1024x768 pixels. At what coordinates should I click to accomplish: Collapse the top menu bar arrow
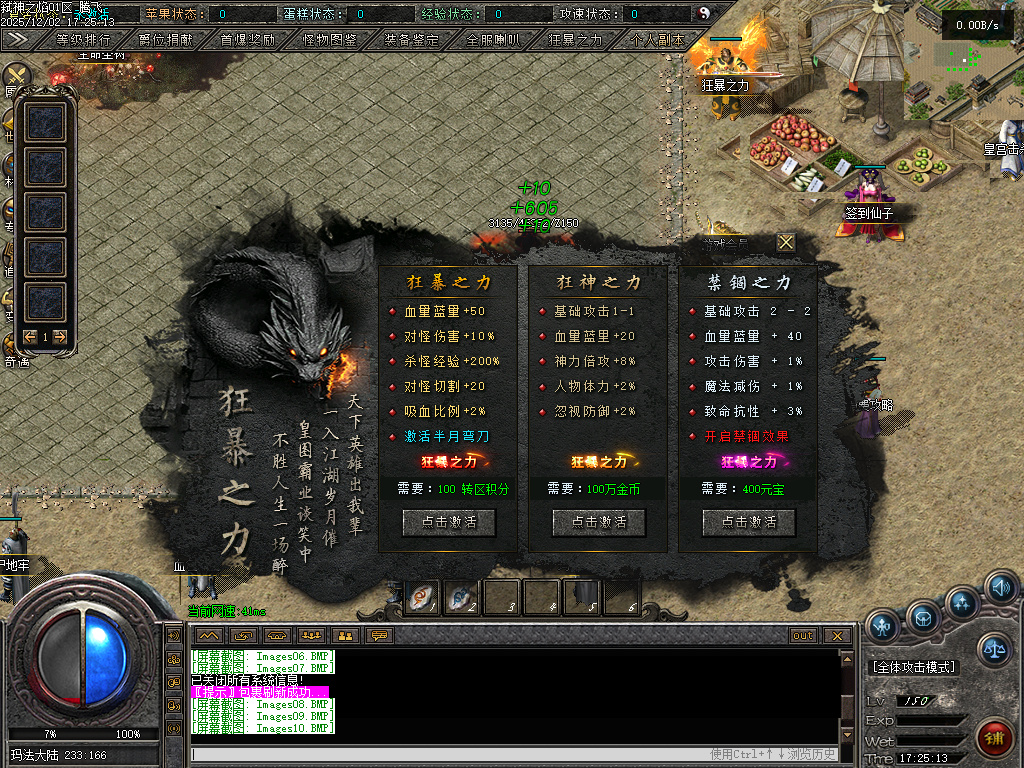[17, 39]
